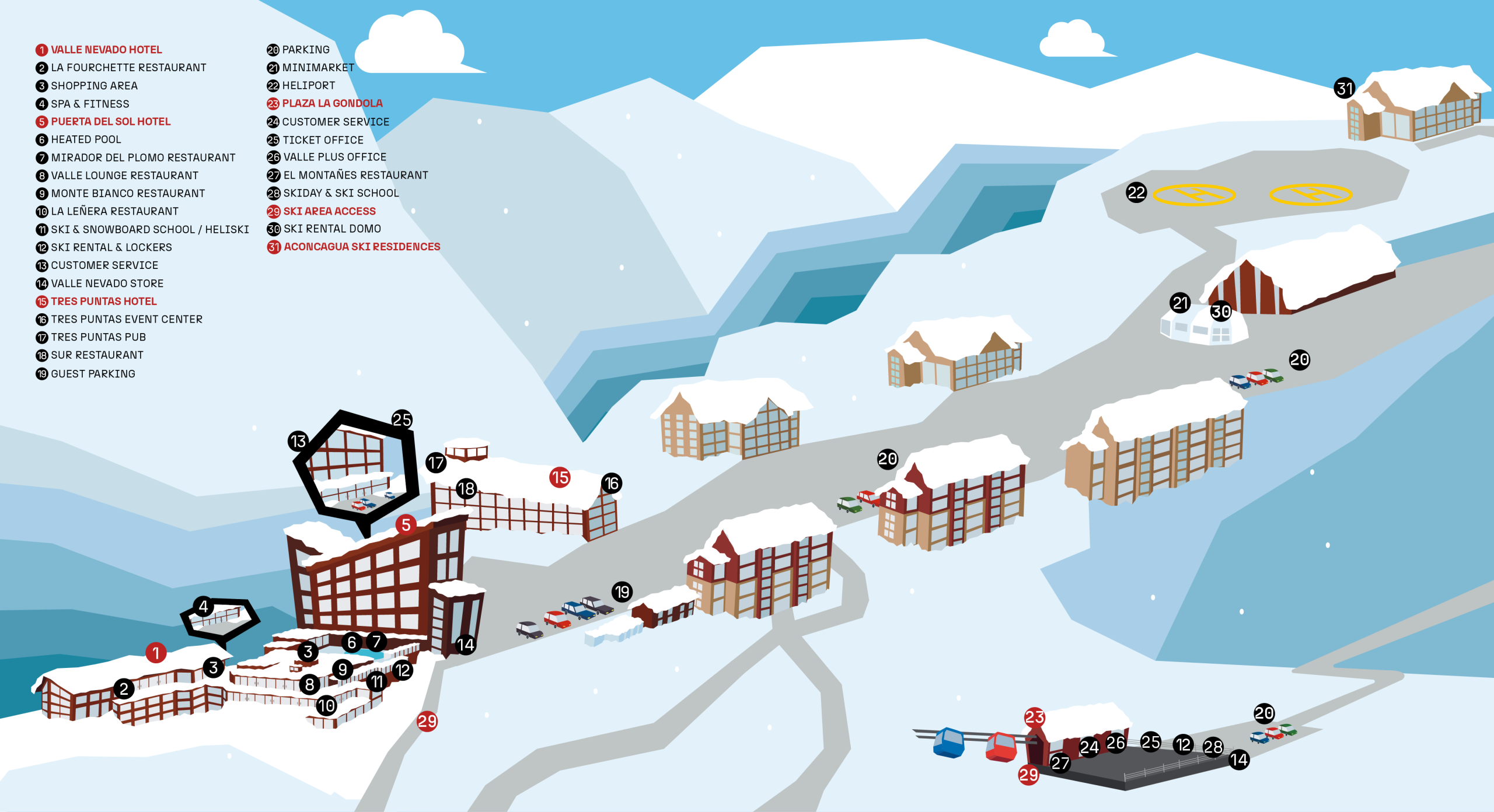The width and height of the screenshot is (1494, 812).
Task: Select red map marker 23 above the gondola station
Action: [x=1035, y=717]
